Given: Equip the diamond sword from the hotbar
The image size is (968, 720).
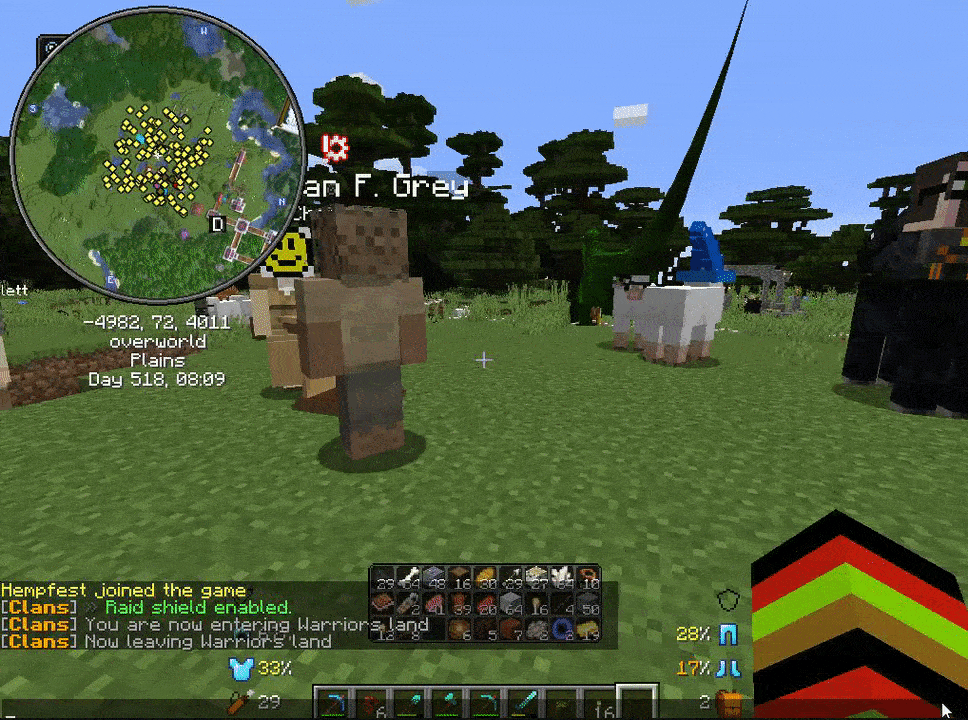Looking at the screenshot, I should [526, 703].
